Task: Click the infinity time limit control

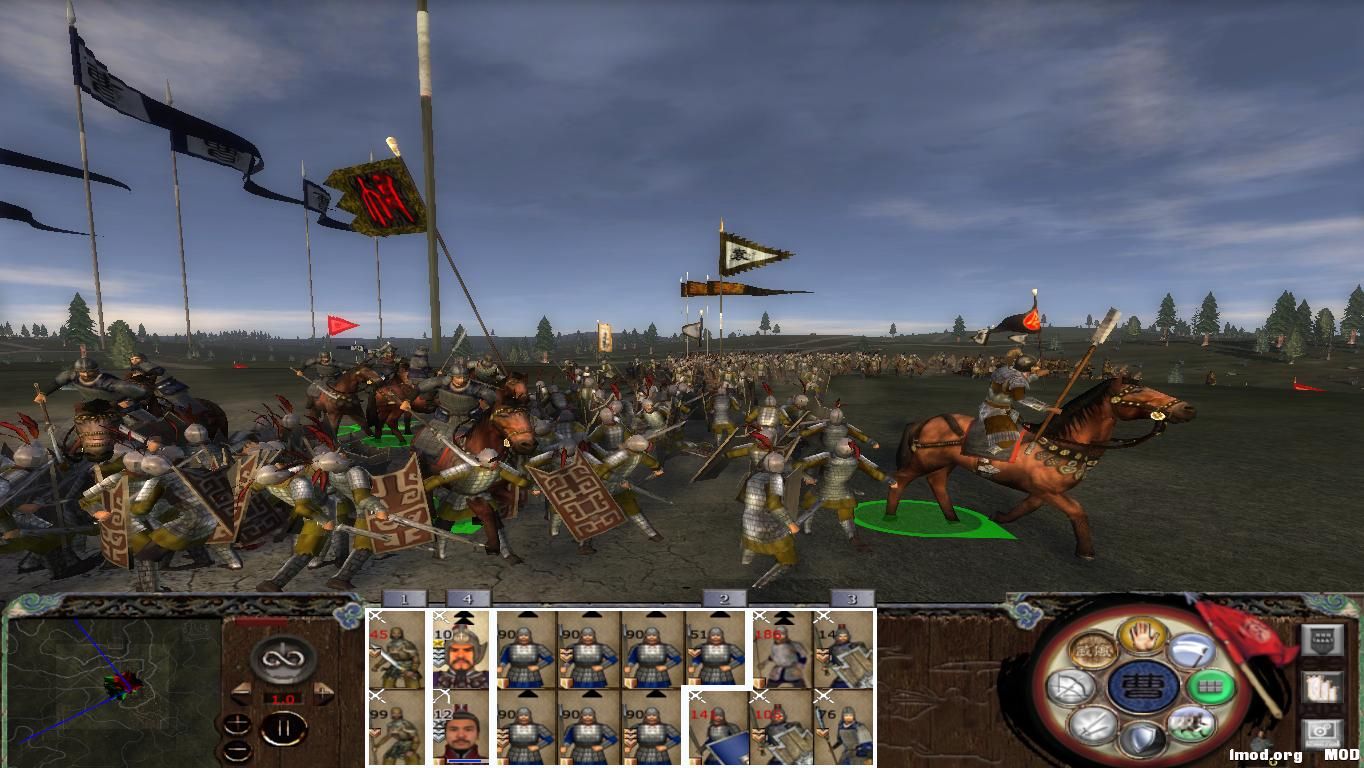Action: (x=281, y=658)
